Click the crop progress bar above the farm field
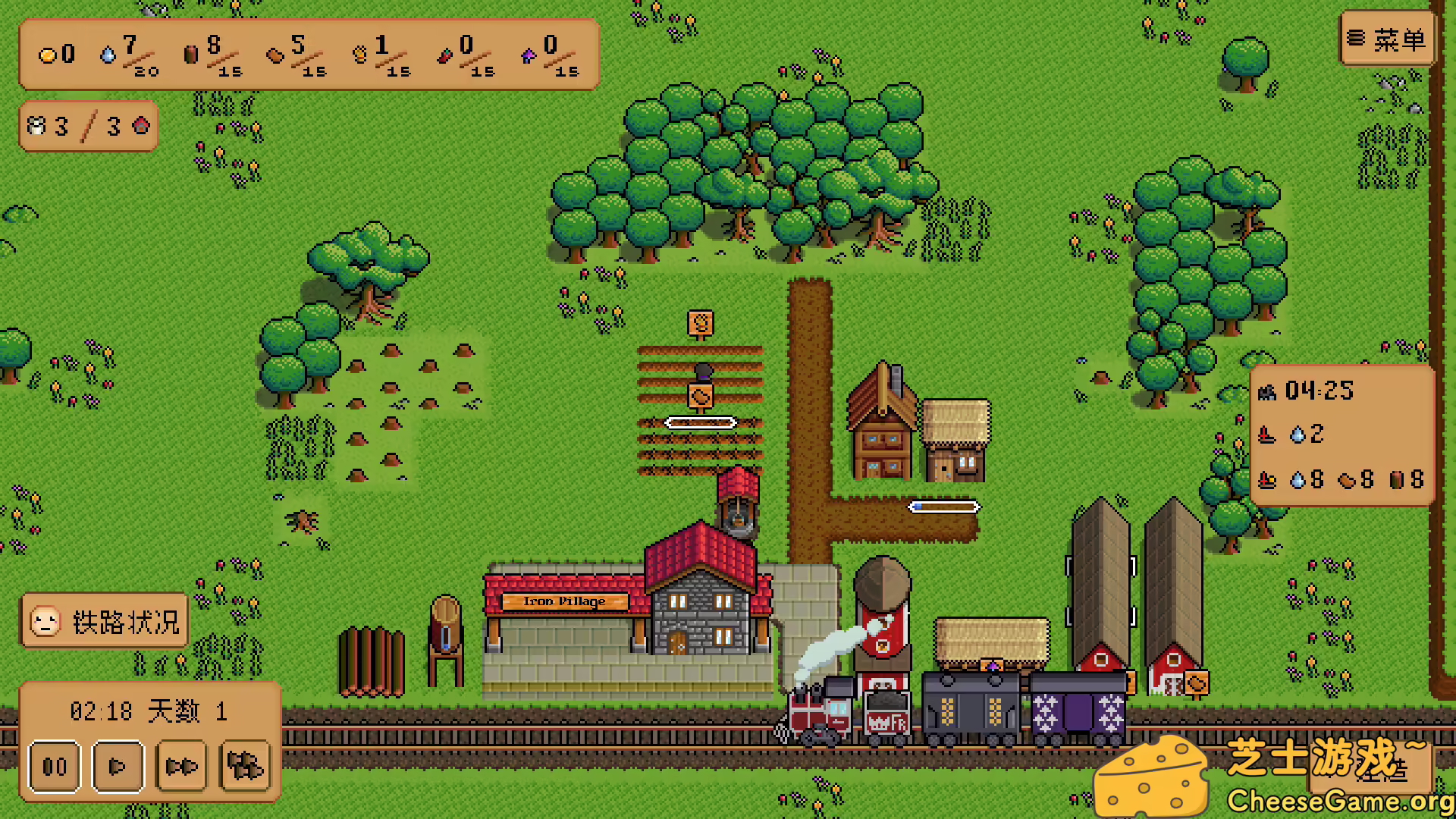 699,422
